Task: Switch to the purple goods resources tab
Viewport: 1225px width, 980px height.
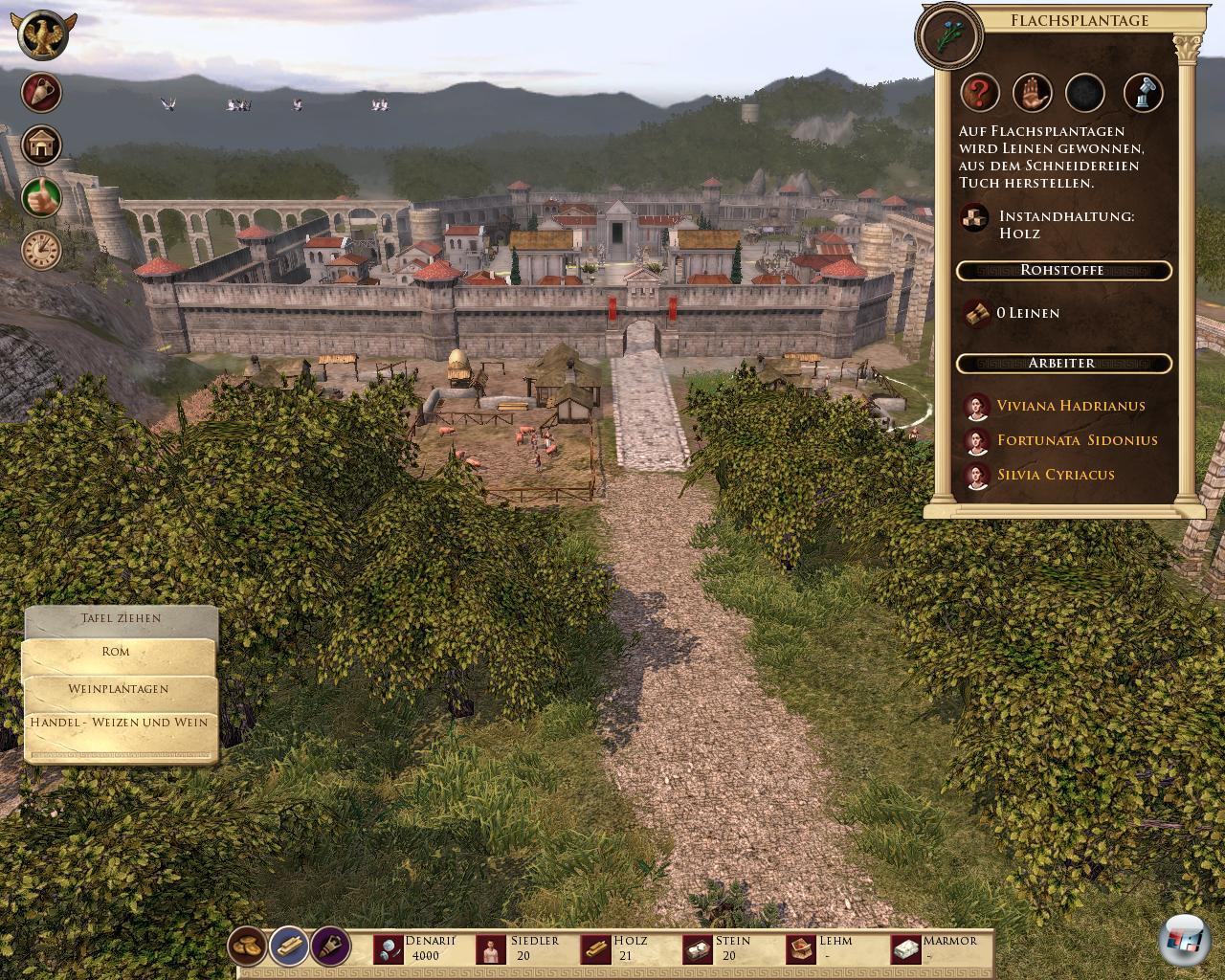Action: click(x=331, y=947)
